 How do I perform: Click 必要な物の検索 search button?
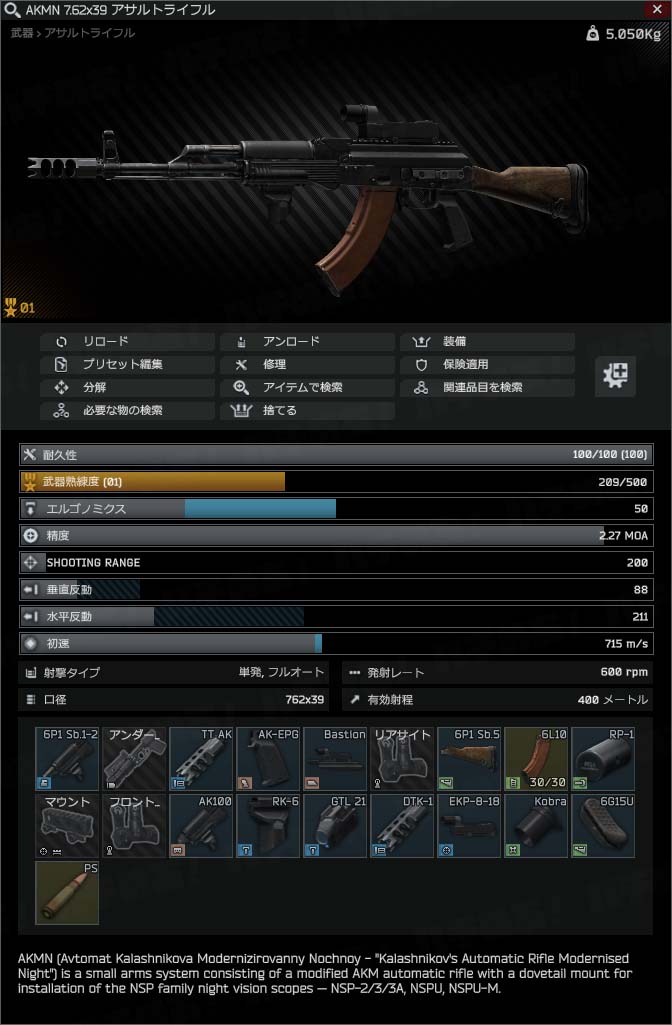[127, 410]
